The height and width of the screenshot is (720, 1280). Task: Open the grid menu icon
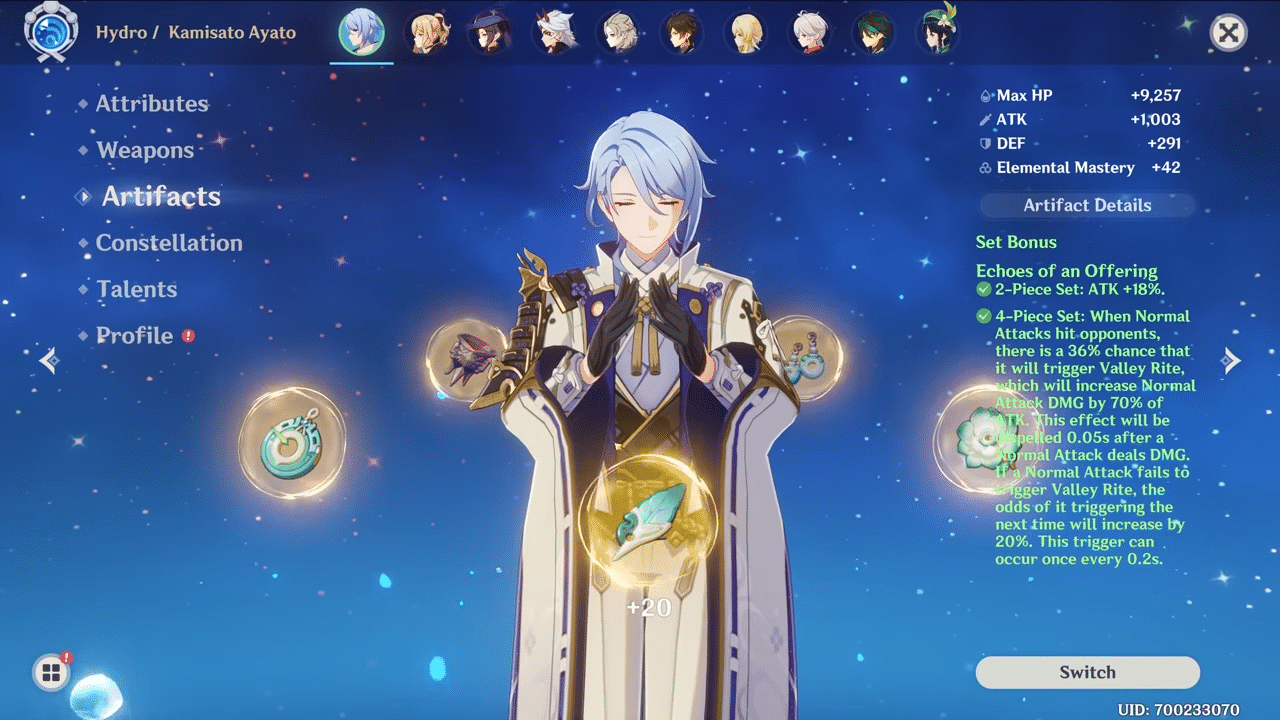[x=50, y=673]
